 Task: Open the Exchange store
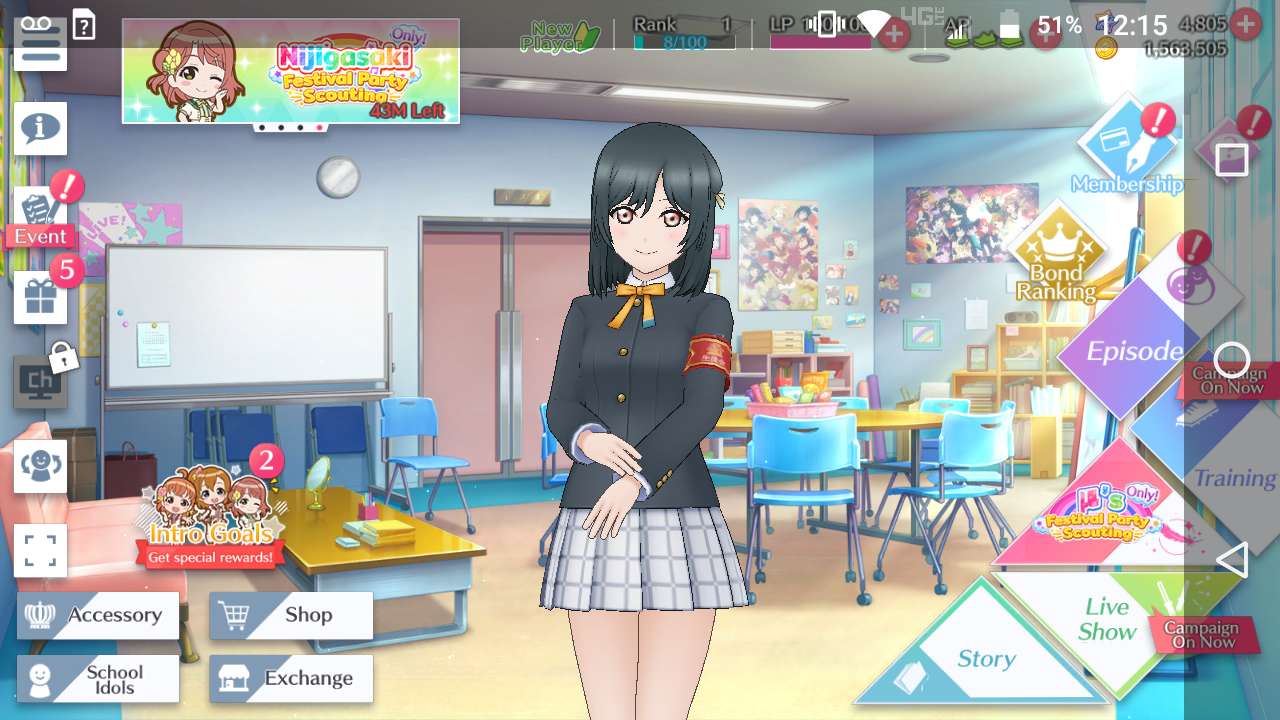291,679
